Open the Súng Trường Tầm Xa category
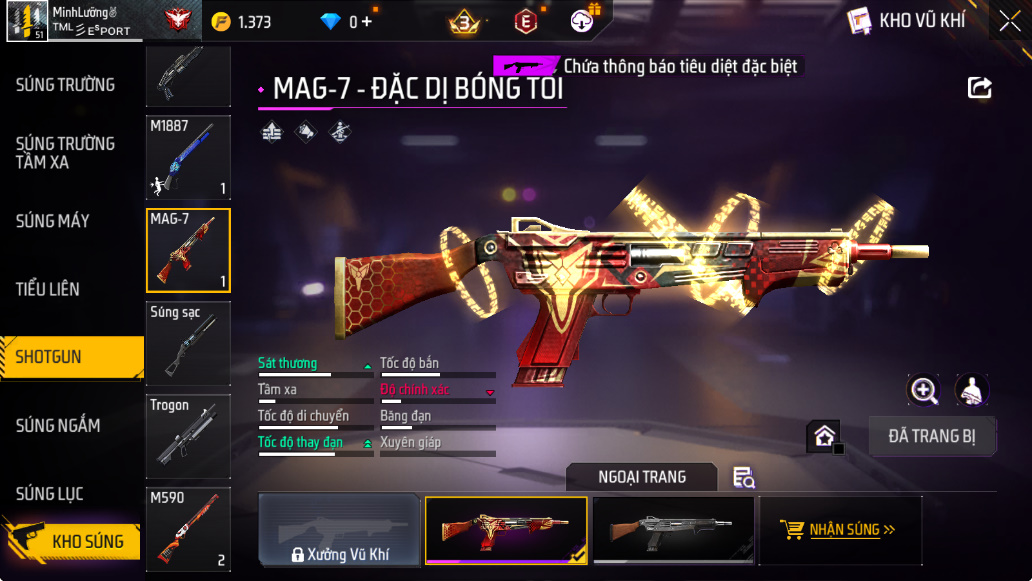The image size is (1032, 581). pos(66,152)
